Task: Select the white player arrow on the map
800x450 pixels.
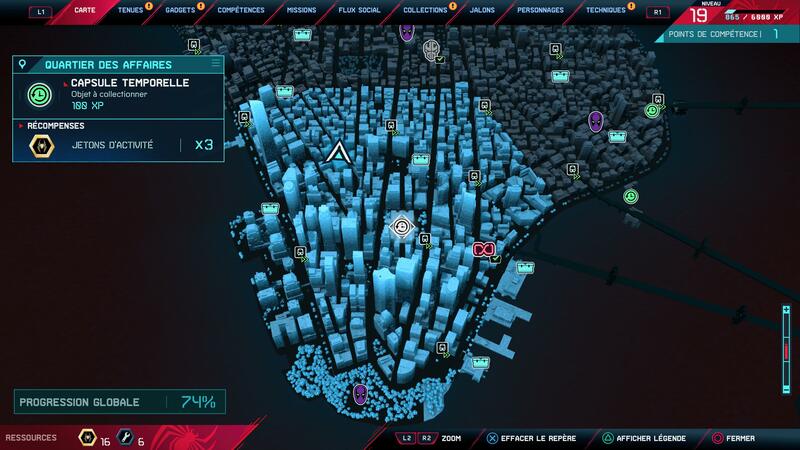Action: click(x=338, y=153)
